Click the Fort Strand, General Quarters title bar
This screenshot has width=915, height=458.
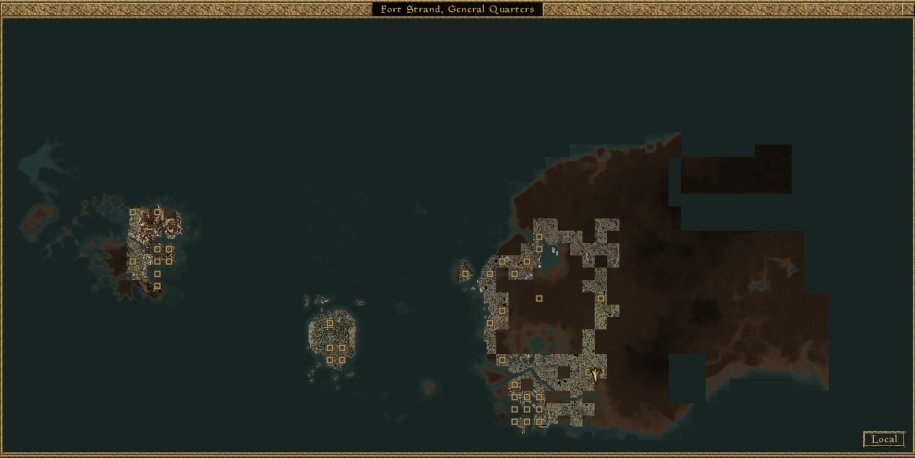[x=458, y=9]
